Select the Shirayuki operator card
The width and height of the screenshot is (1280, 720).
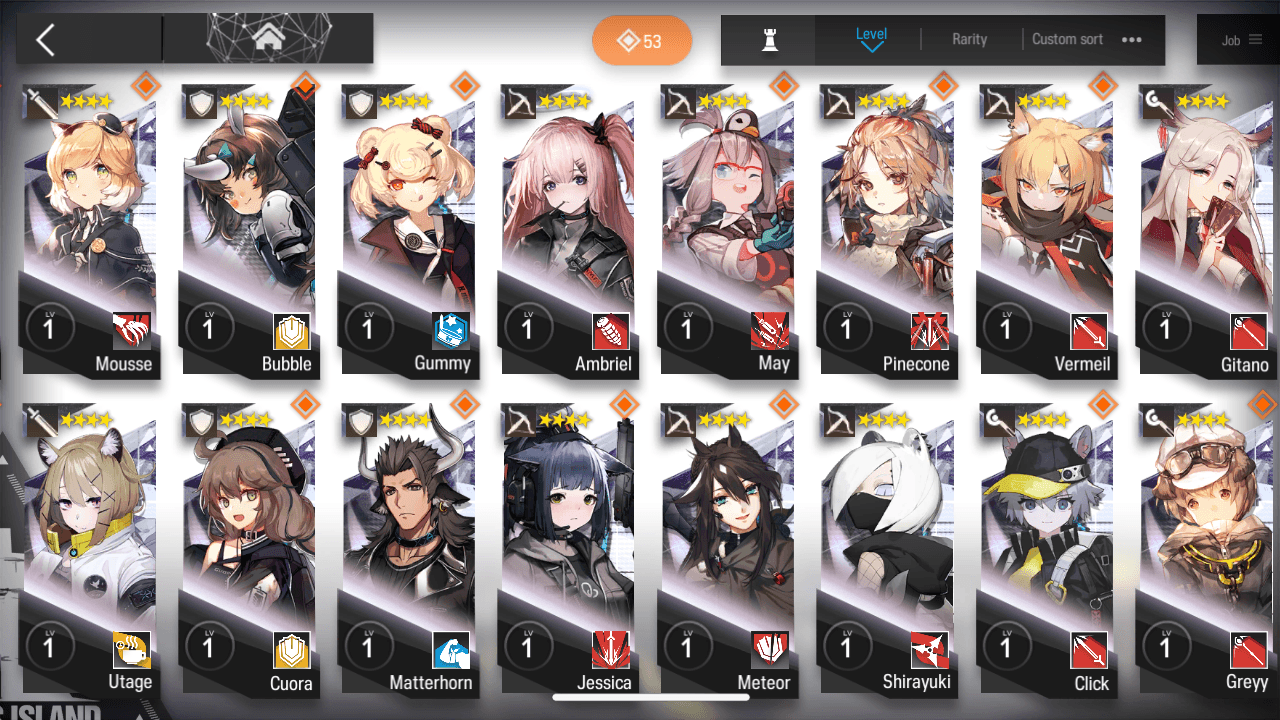pos(885,550)
